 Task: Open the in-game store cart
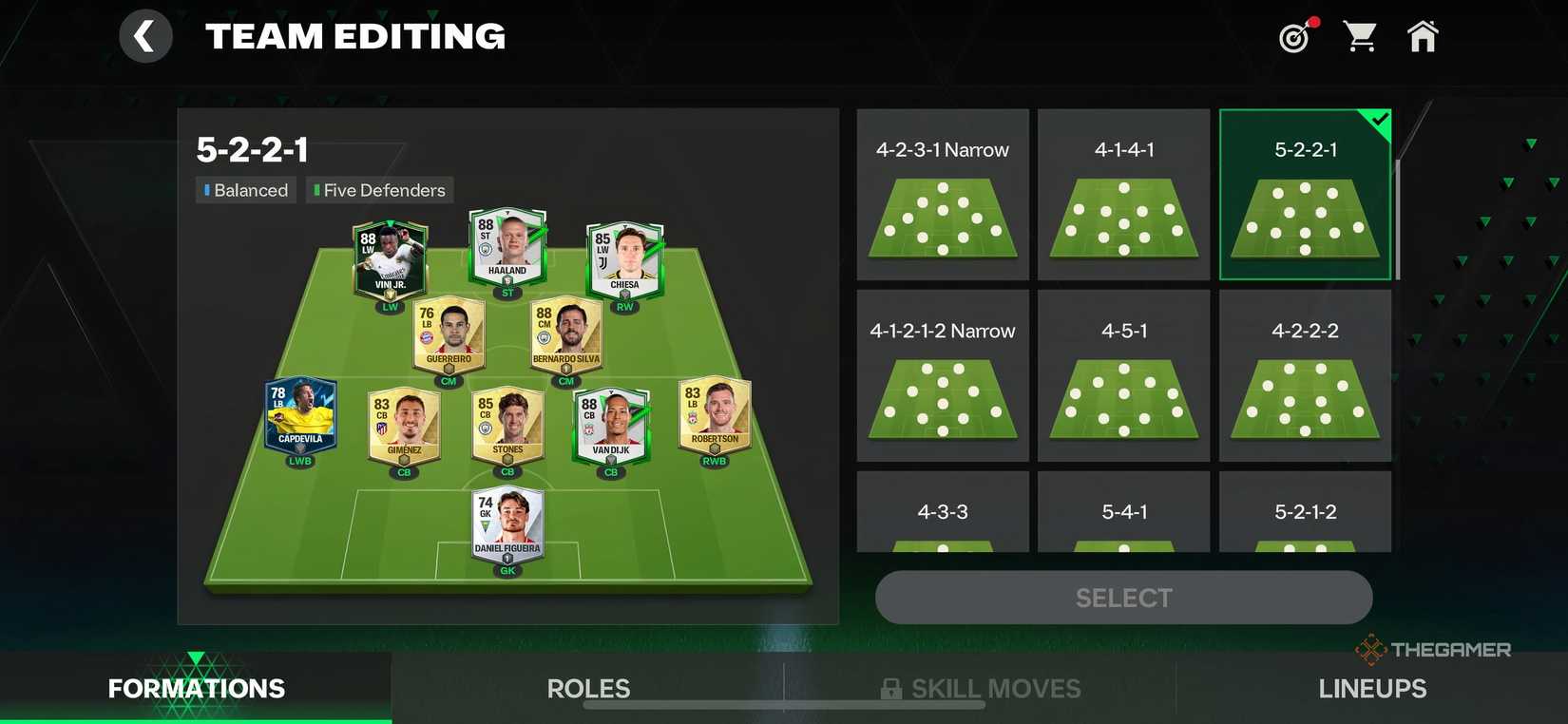[x=1360, y=34]
